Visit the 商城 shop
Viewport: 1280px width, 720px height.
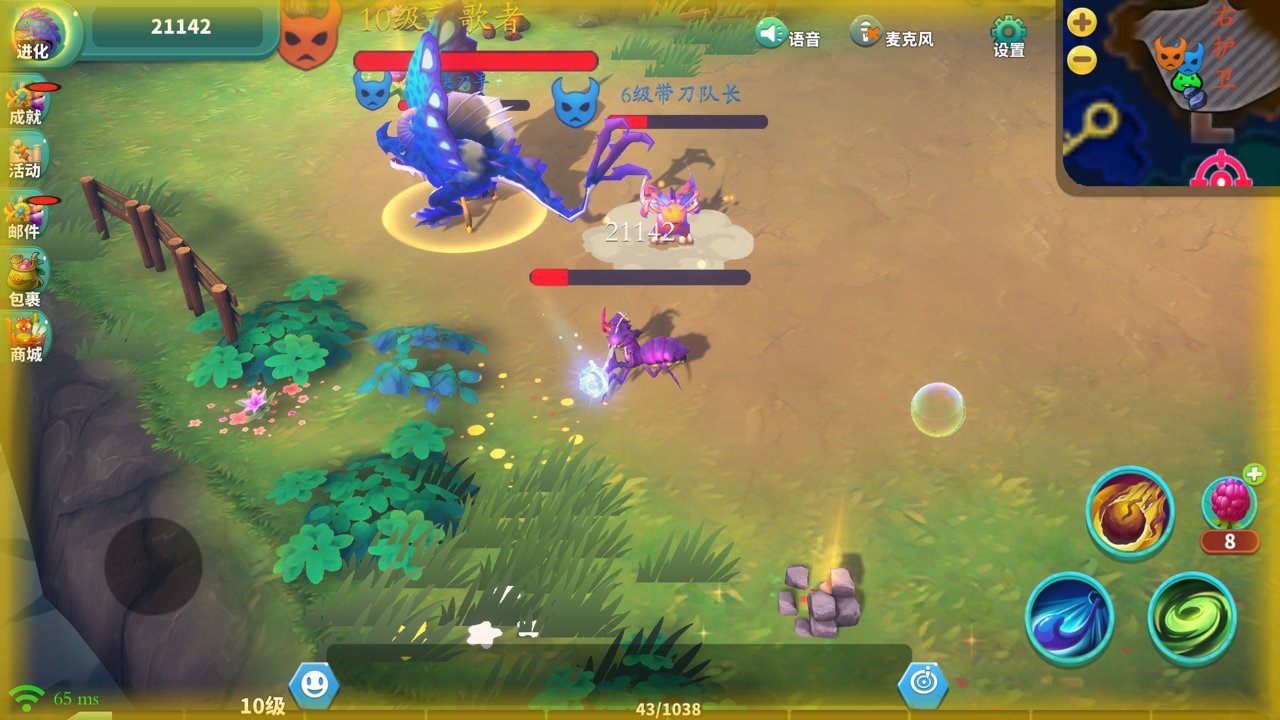point(26,338)
